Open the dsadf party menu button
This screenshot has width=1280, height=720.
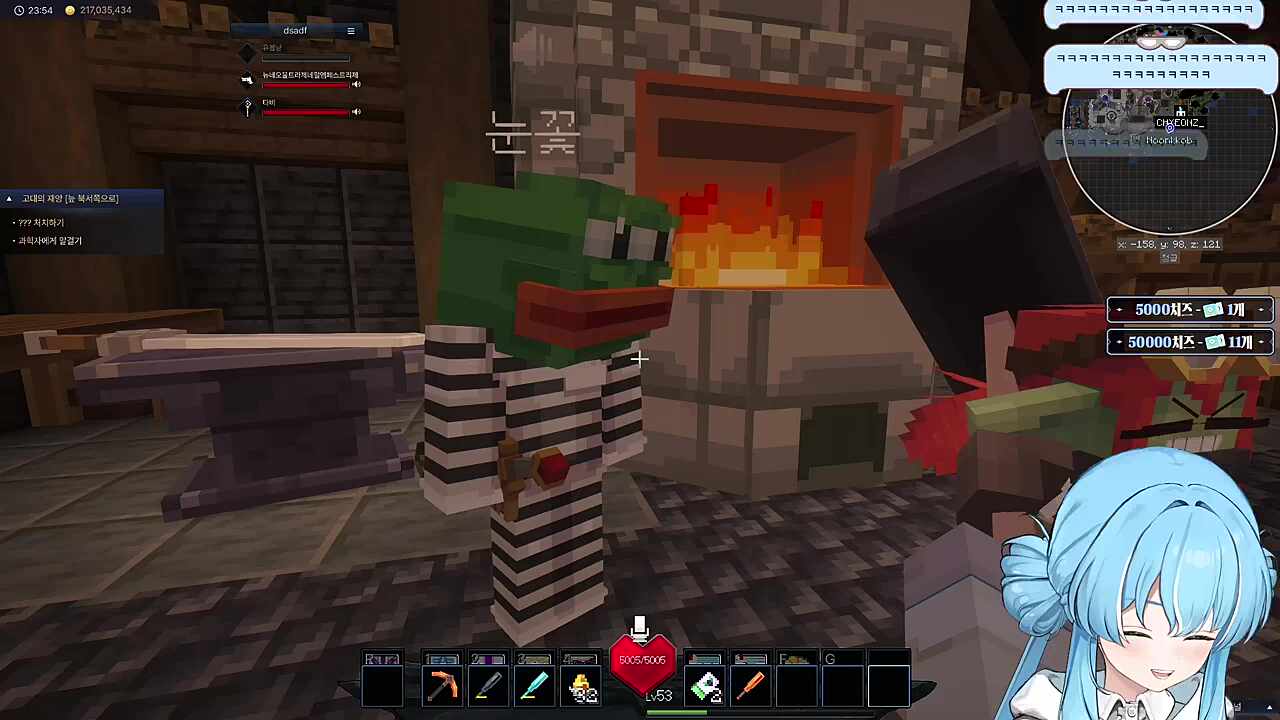point(350,31)
